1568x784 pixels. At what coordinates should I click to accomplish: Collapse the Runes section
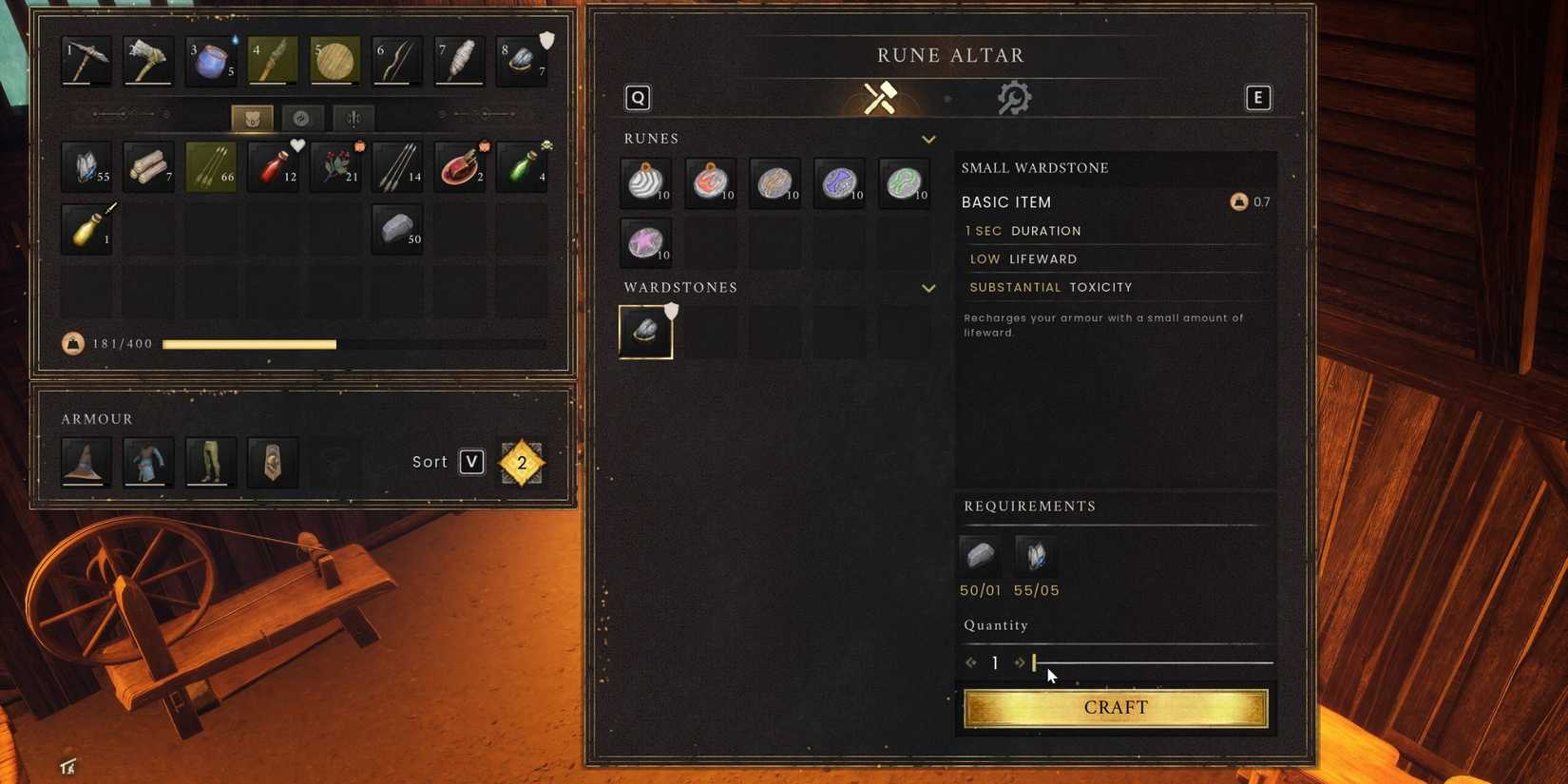click(928, 139)
